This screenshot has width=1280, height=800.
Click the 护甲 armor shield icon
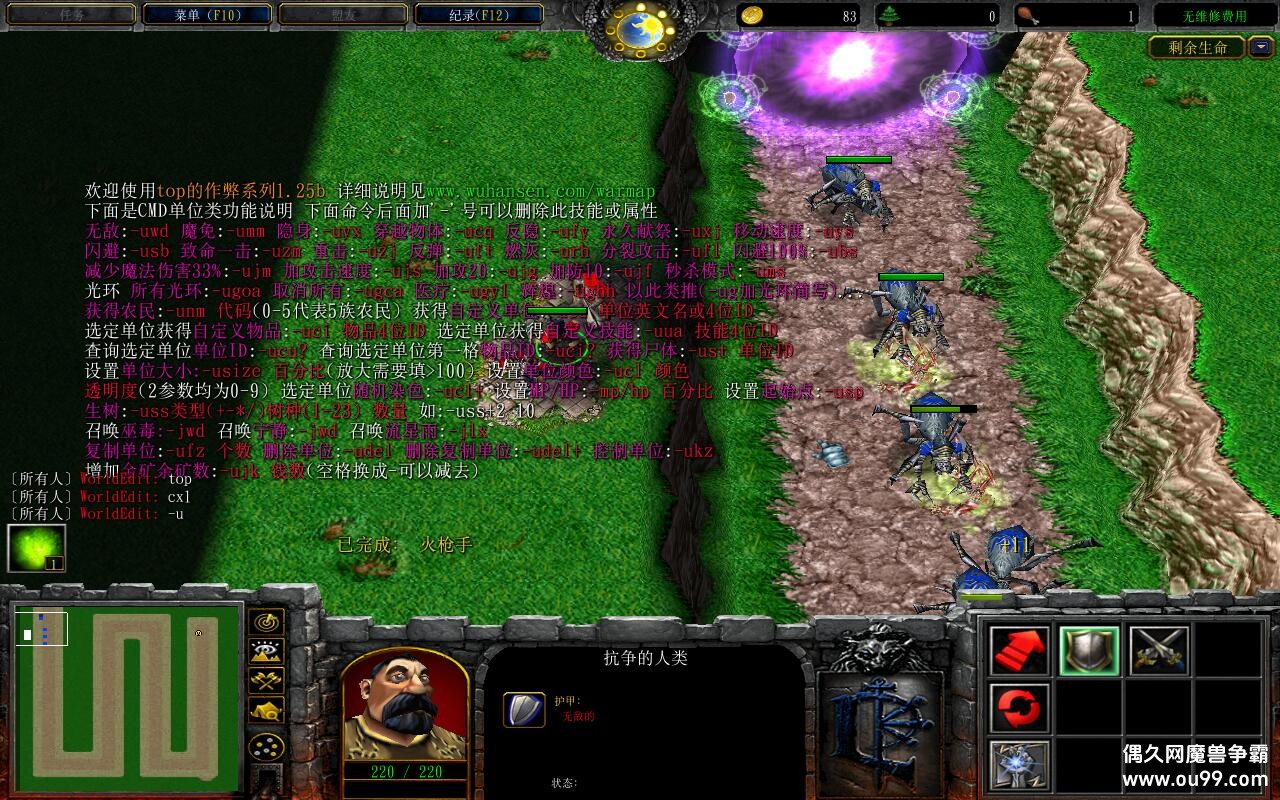click(524, 709)
